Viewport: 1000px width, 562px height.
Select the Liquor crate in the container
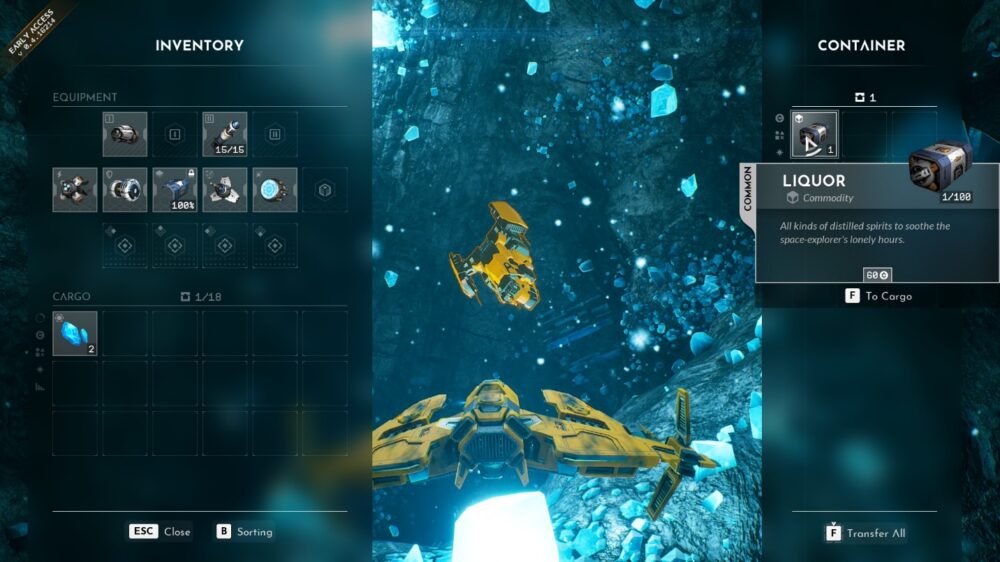[x=815, y=135]
